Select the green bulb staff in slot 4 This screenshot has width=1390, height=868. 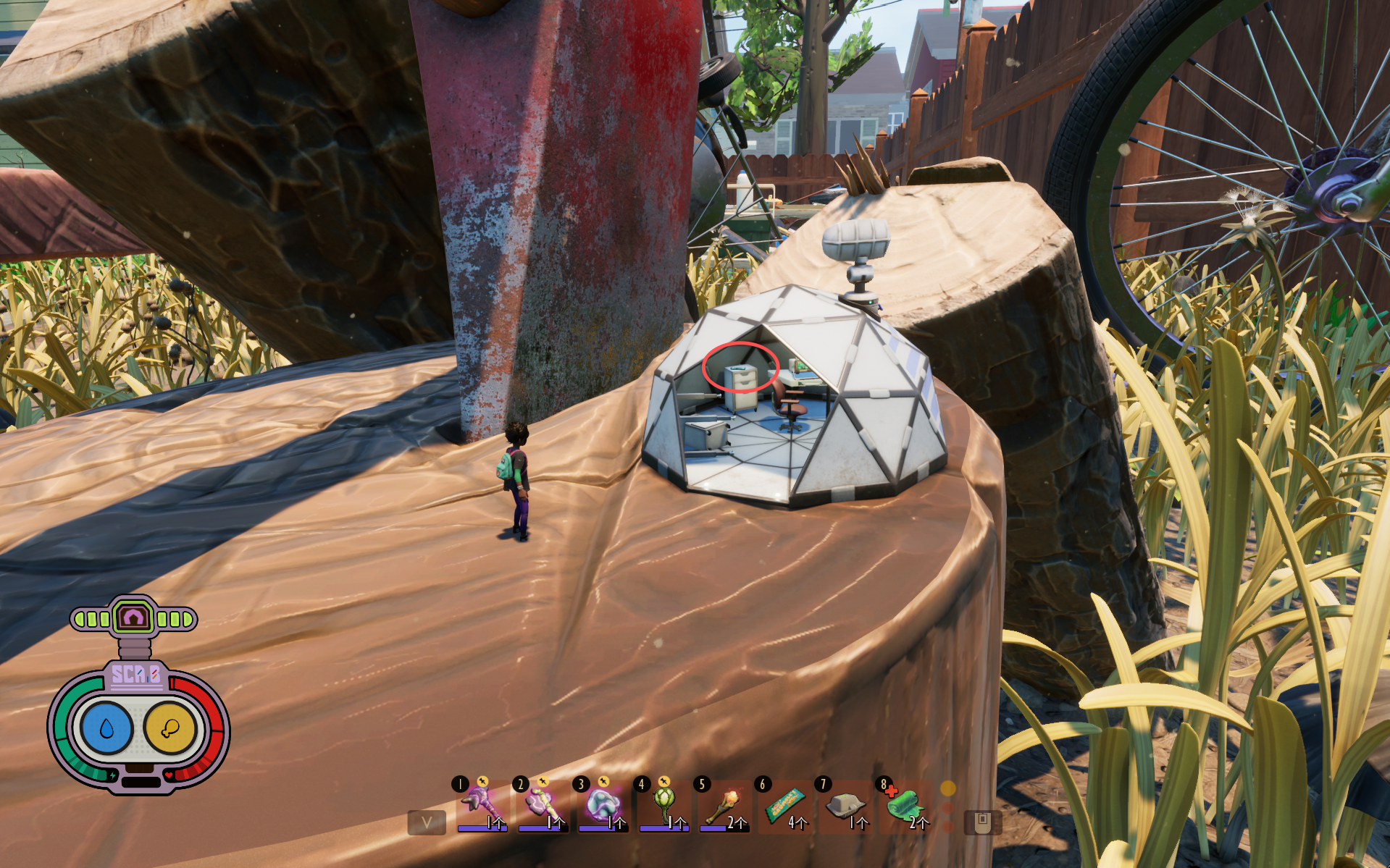click(663, 804)
